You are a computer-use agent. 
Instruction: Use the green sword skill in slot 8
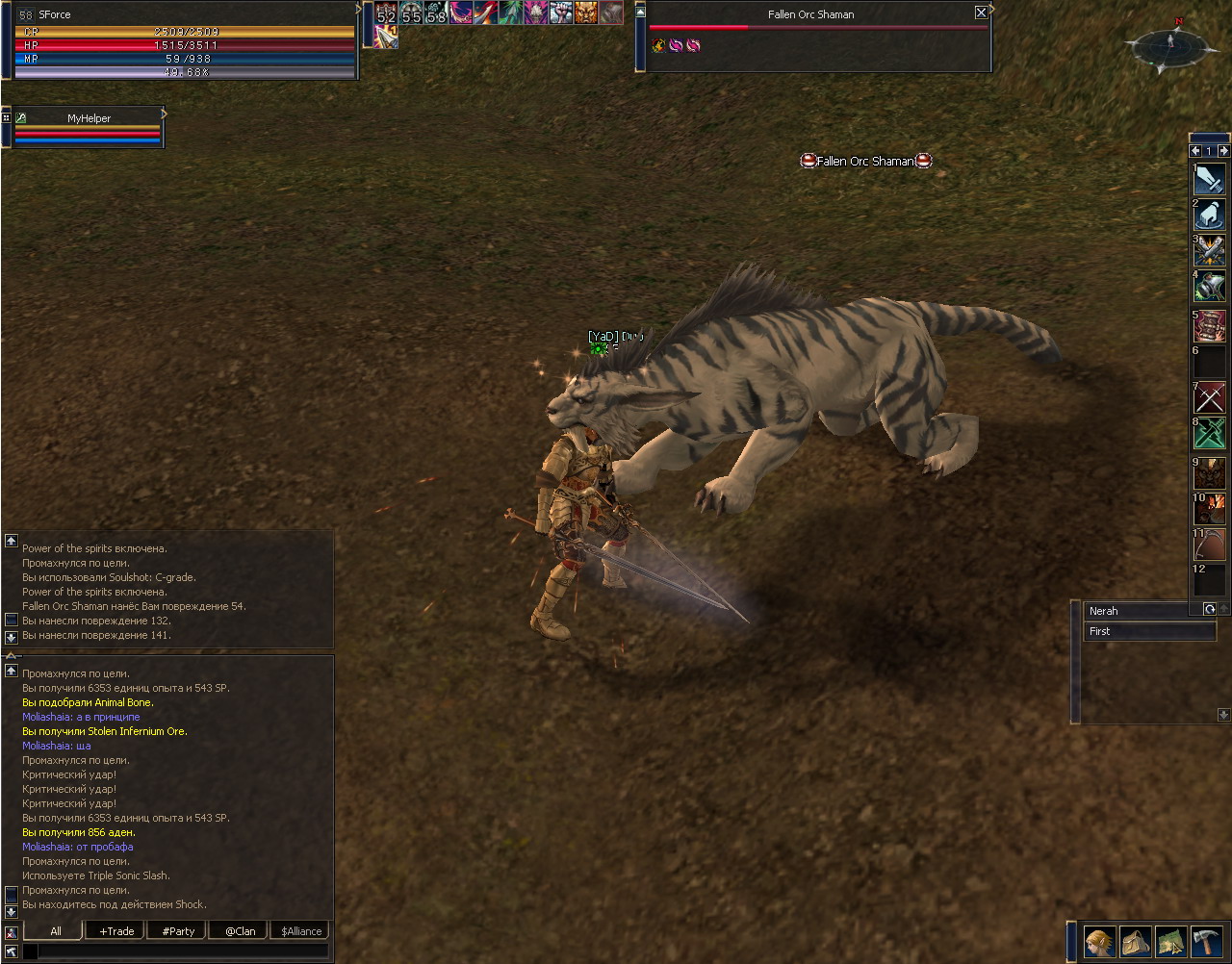click(1210, 433)
